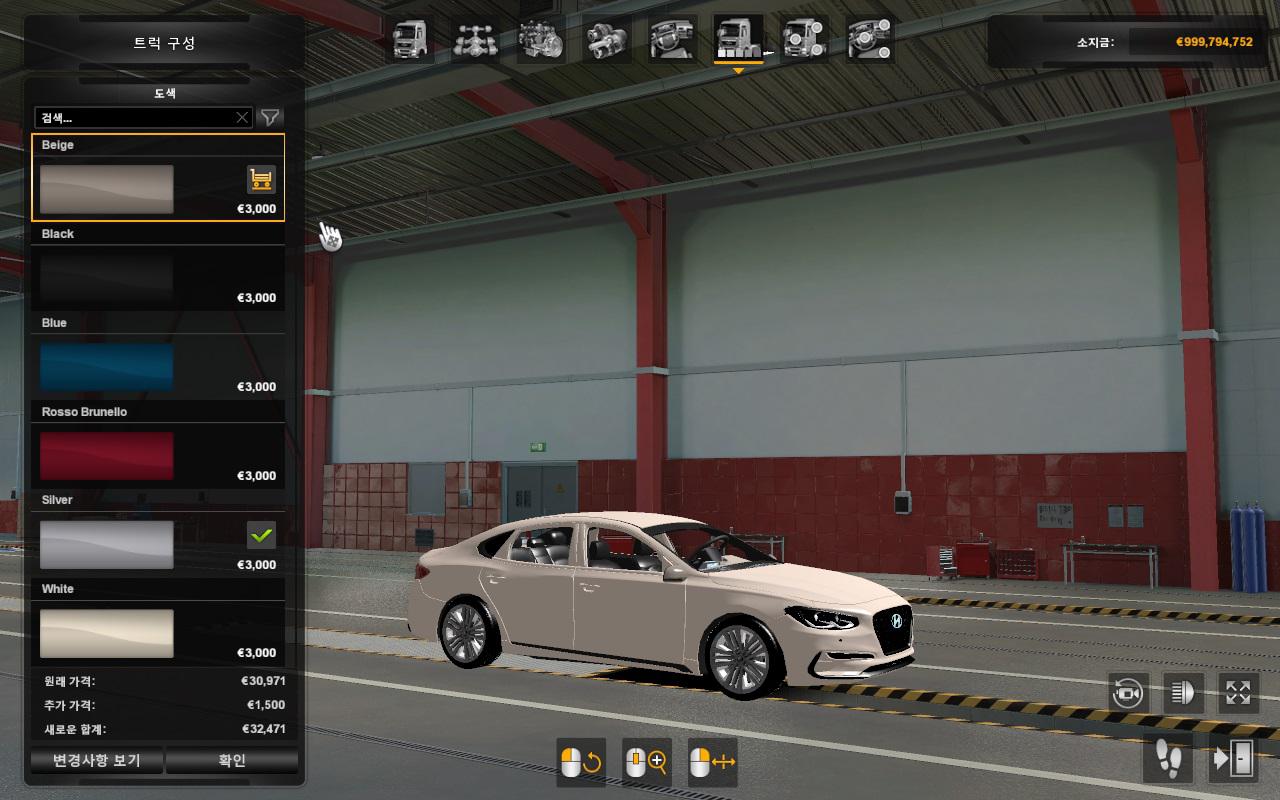The image size is (1280, 800).
Task: Clear the search box with X
Action: click(x=242, y=118)
